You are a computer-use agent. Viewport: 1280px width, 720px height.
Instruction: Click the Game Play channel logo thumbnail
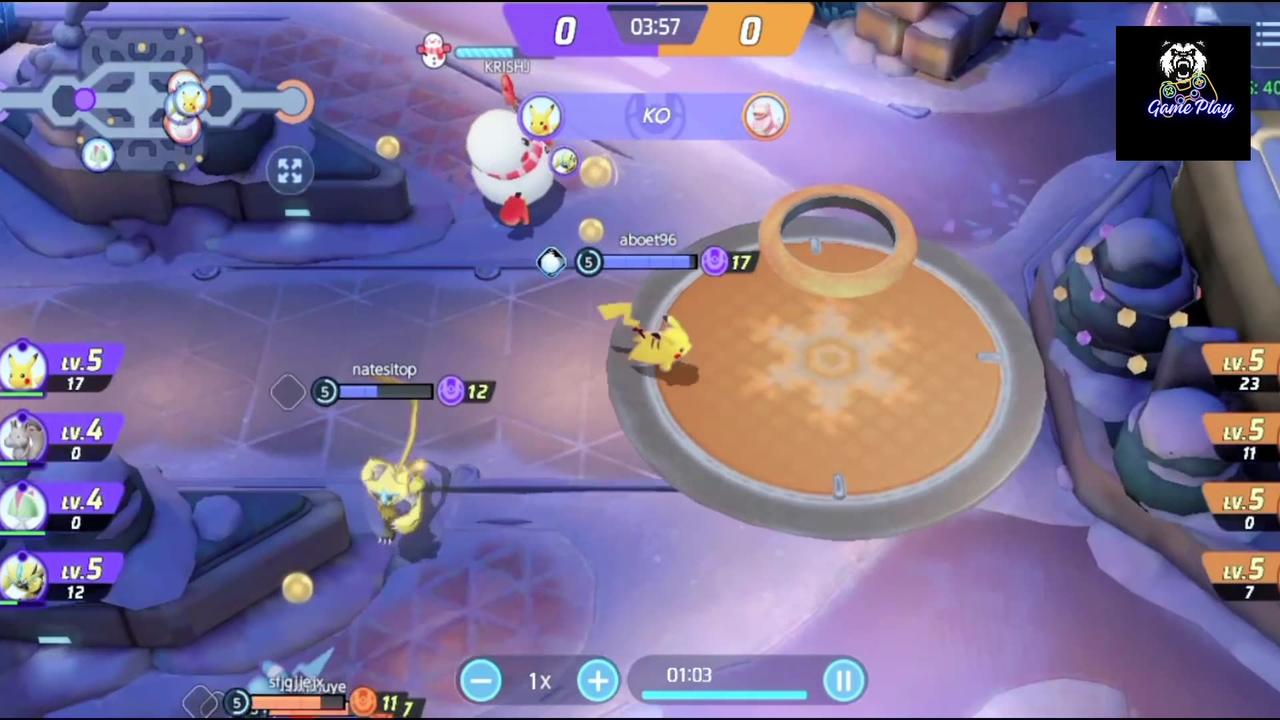coord(1183,92)
